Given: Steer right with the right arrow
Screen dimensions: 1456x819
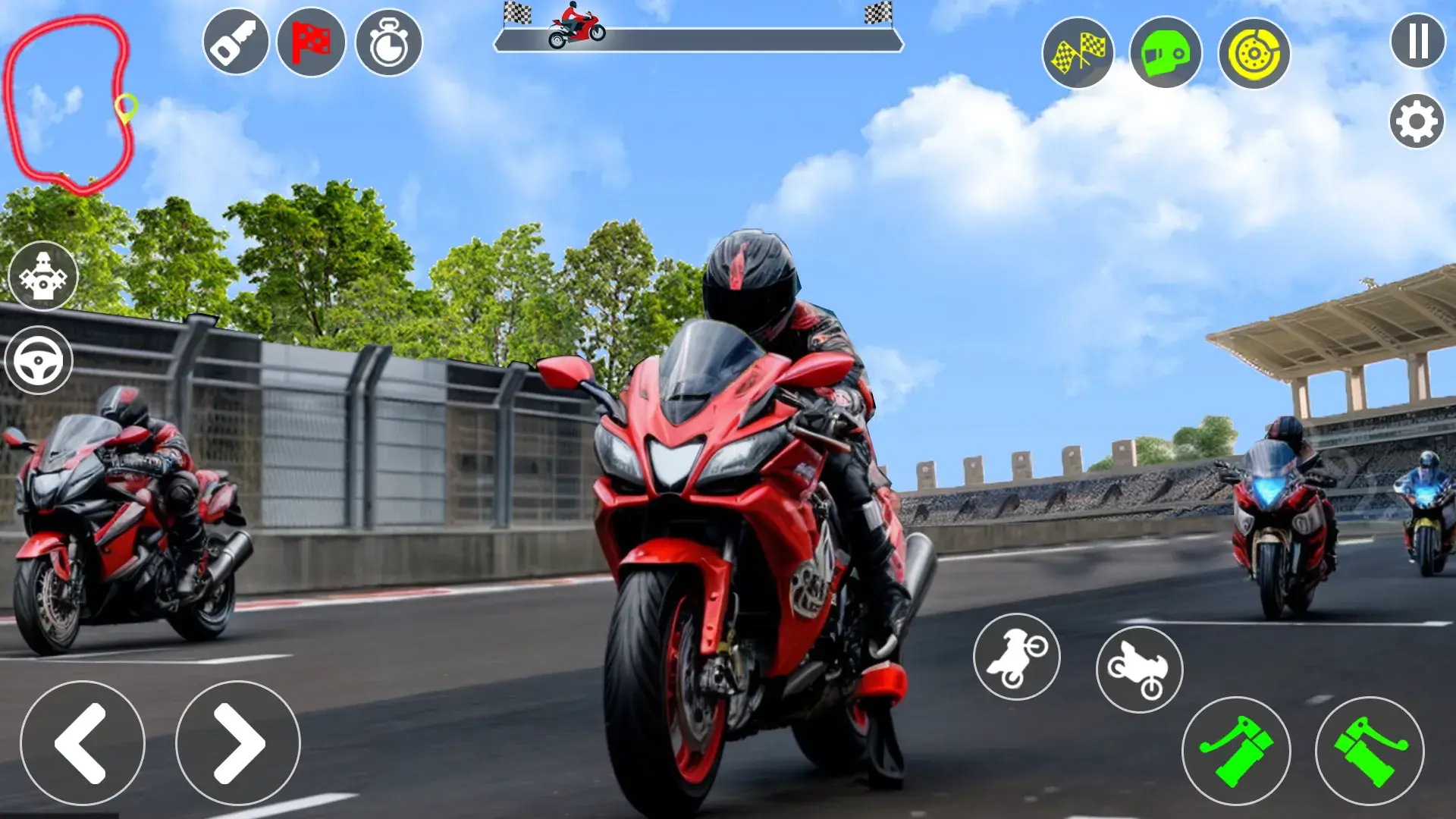Looking at the screenshot, I should point(238,742).
